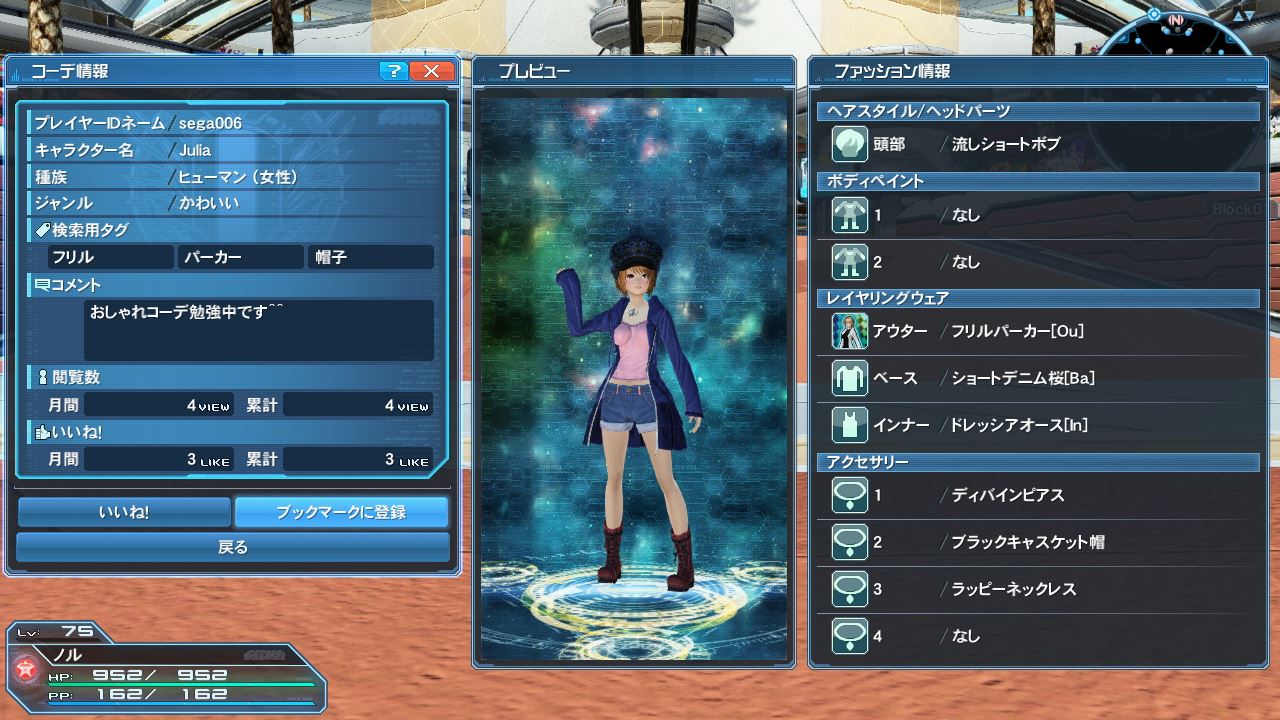Register coordinate with ブックマークに登録 button
The image size is (1280, 720).
(x=341, y=512)
